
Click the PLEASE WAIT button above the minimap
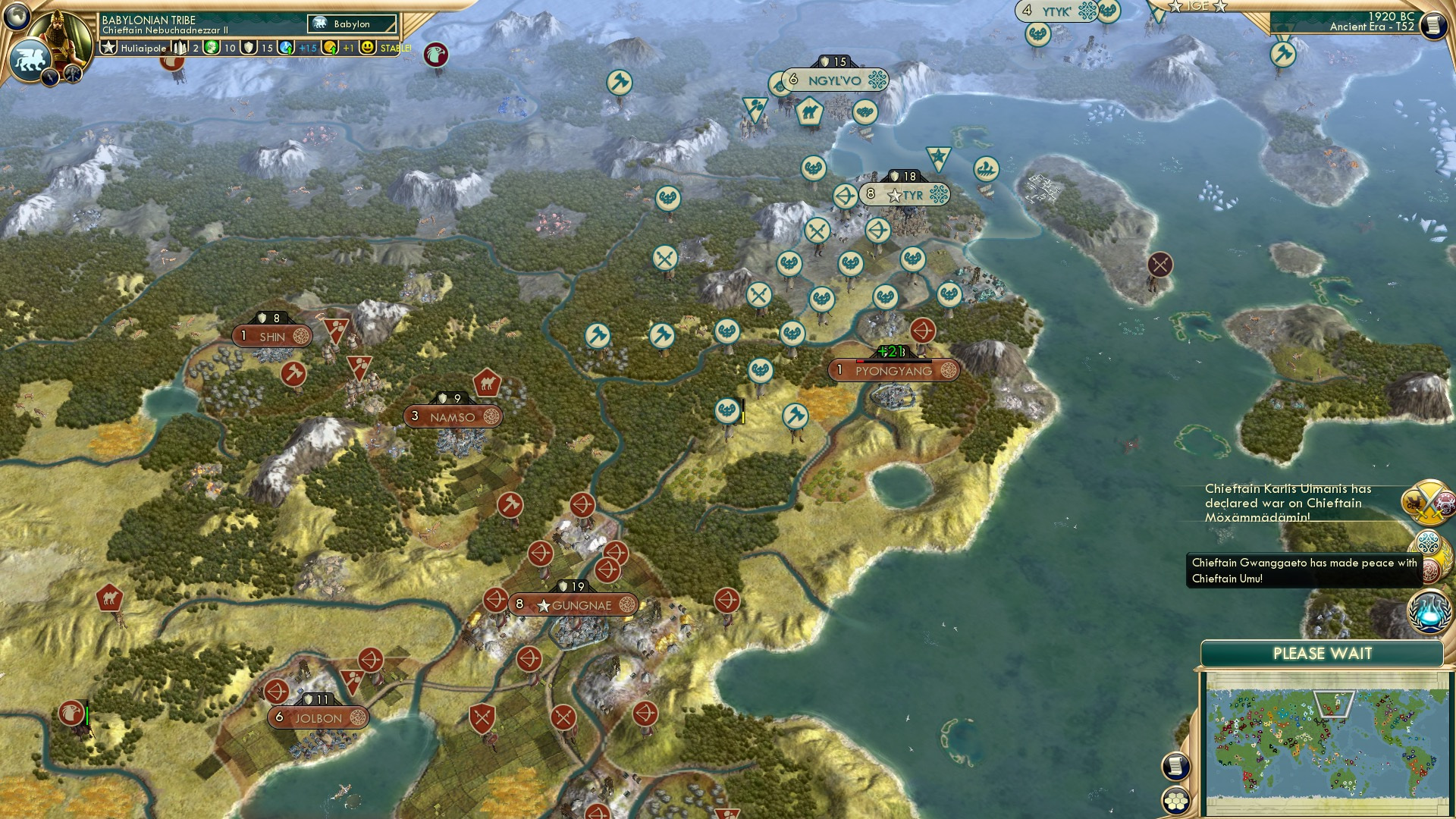[x=1323, y=652]
